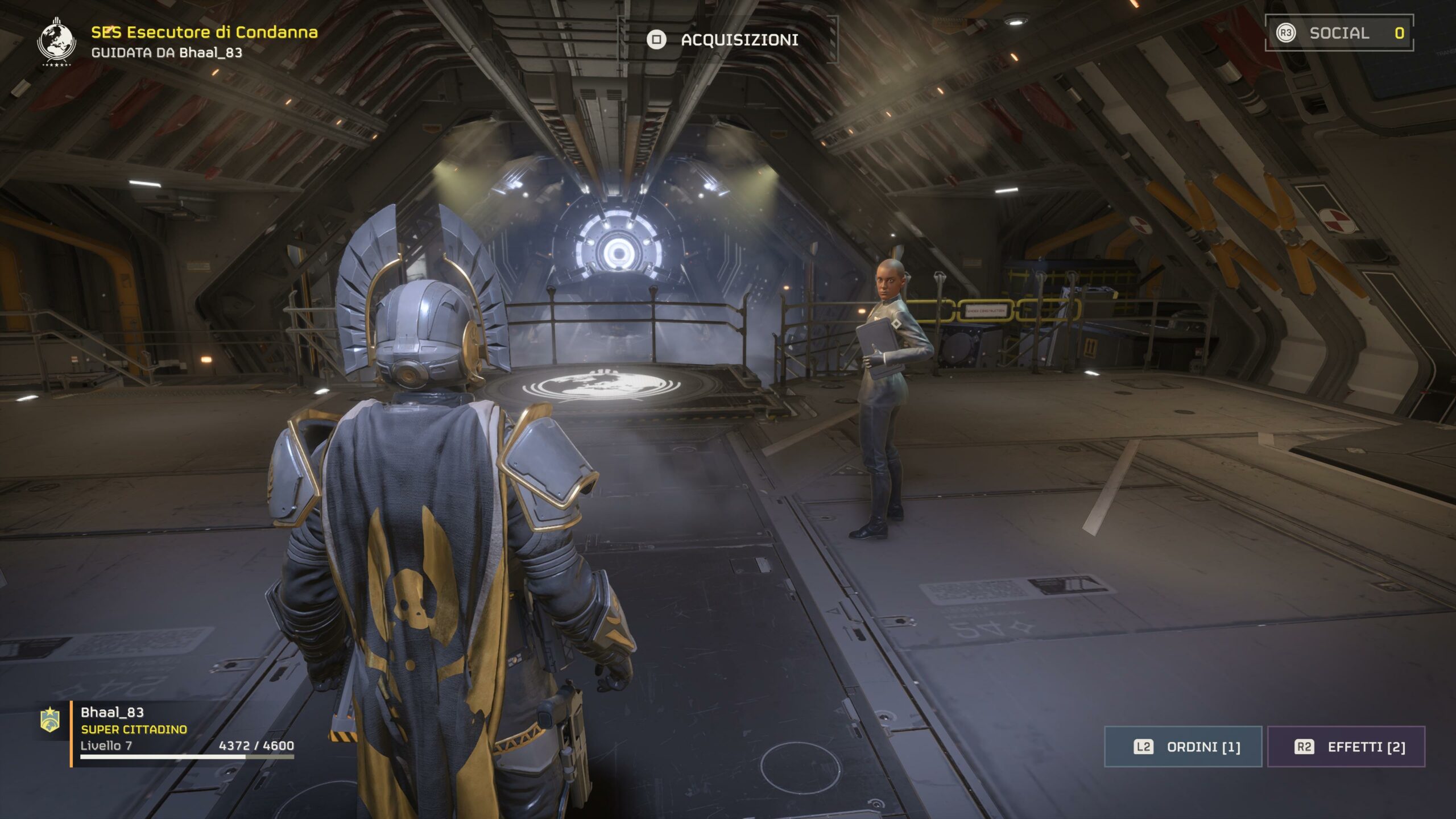Open the Social panel
Viewport: 1456px width, 819px height.
coord(1339,33)
